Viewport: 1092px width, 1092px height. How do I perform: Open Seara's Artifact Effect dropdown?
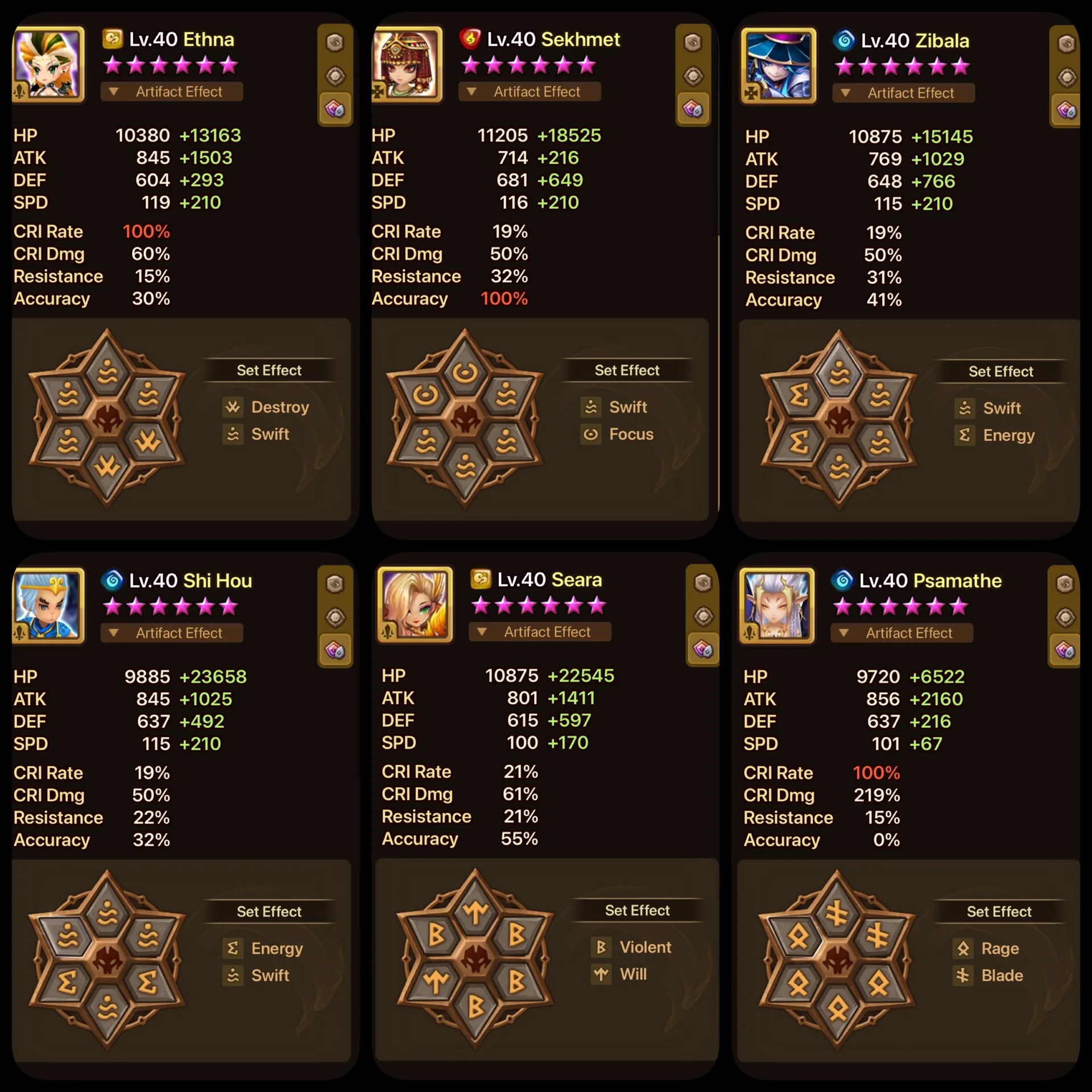point(539,632)
